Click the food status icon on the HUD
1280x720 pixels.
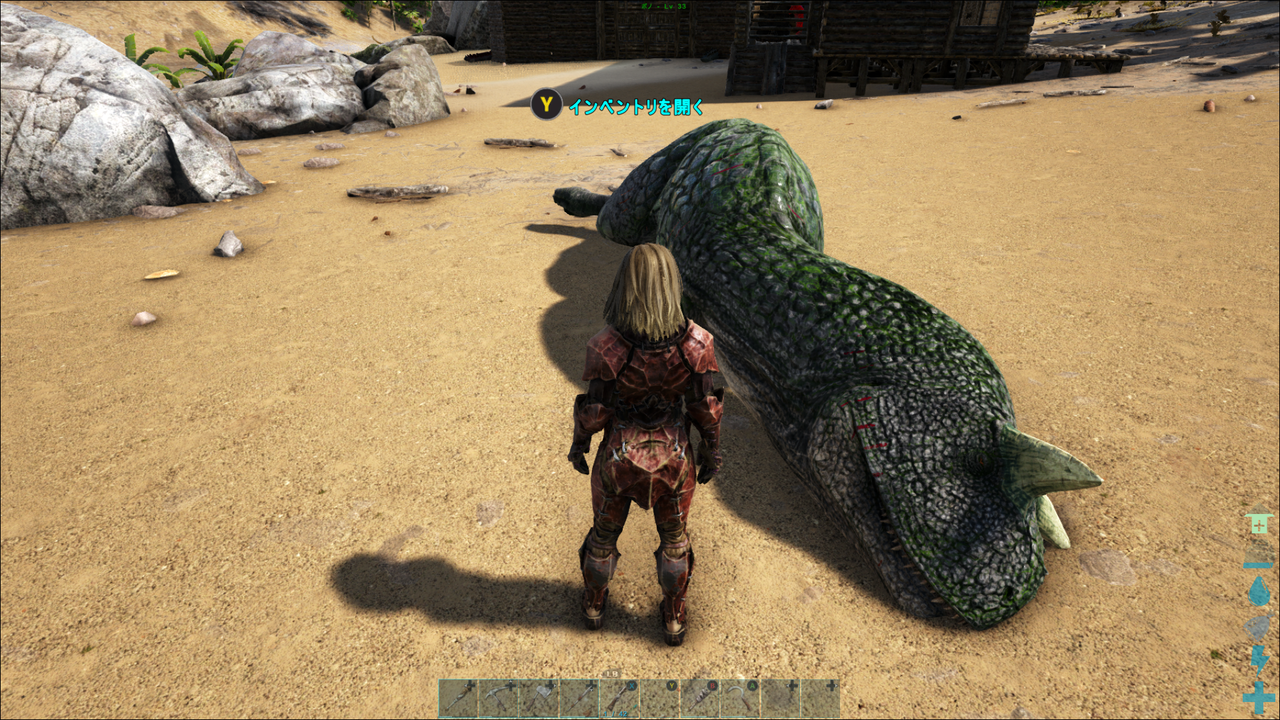1258,628
